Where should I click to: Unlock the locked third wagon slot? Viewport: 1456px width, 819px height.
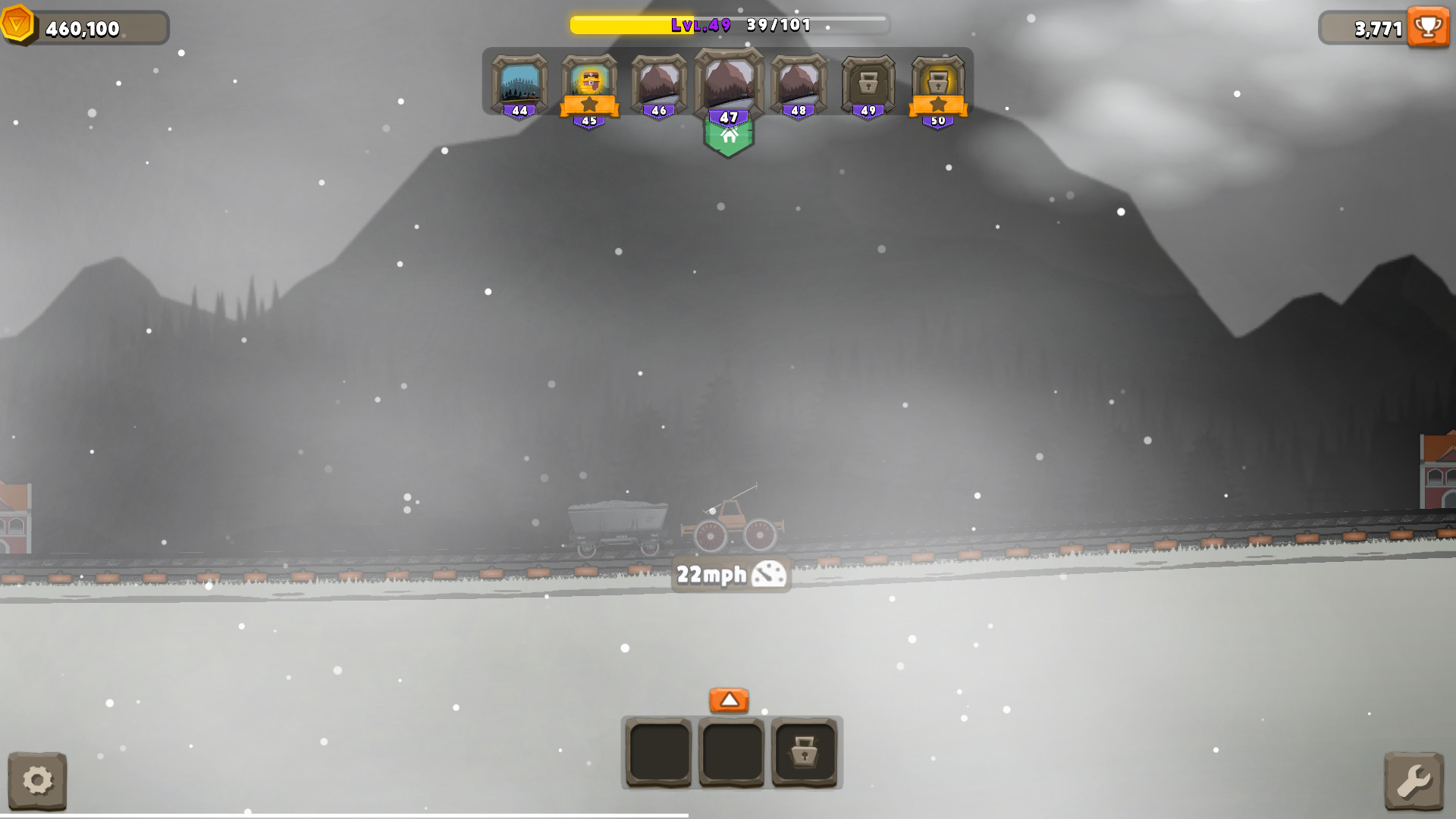805,753
